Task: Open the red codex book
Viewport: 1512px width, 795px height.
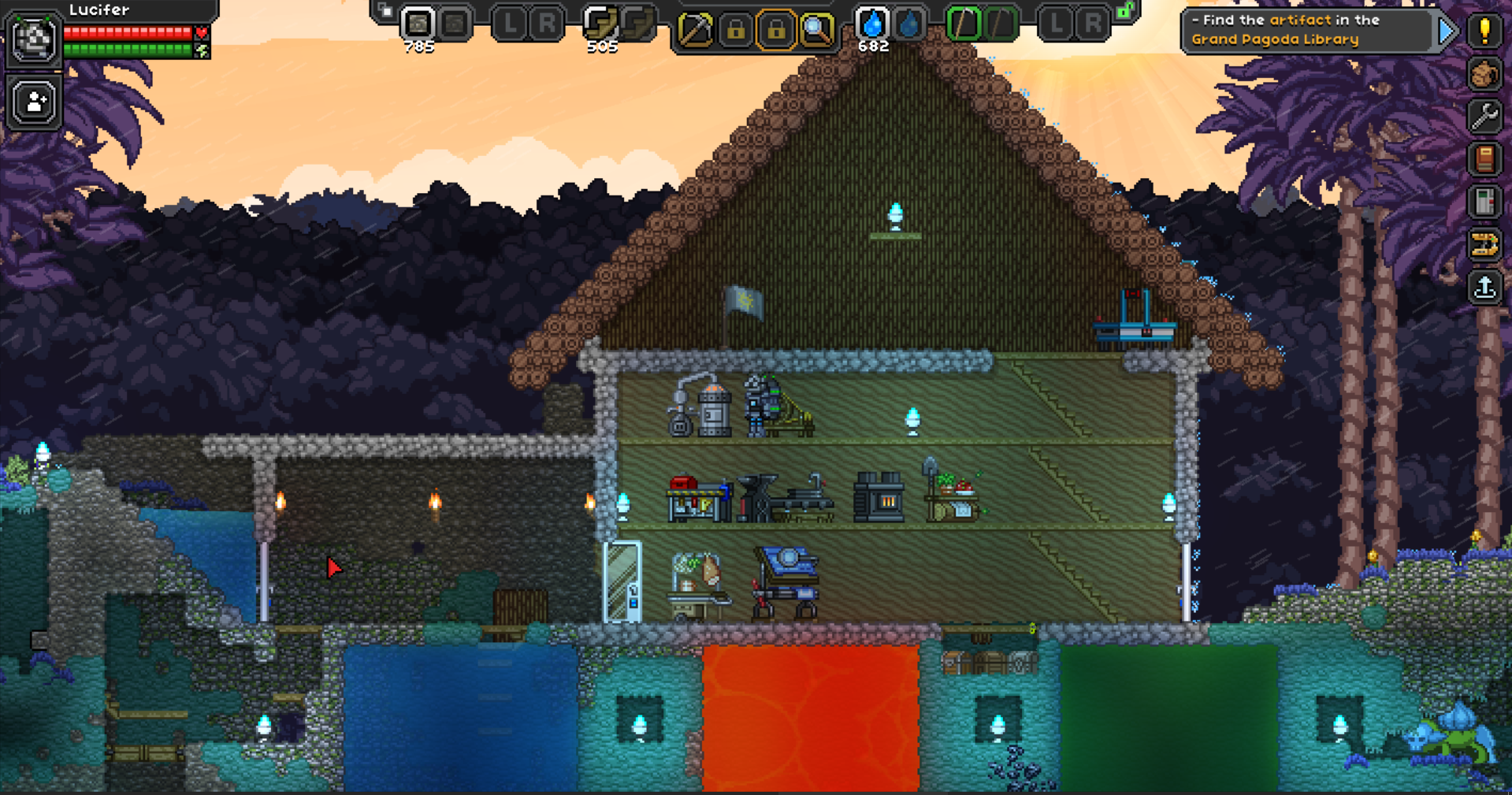Action: (x=1484, y=160)
